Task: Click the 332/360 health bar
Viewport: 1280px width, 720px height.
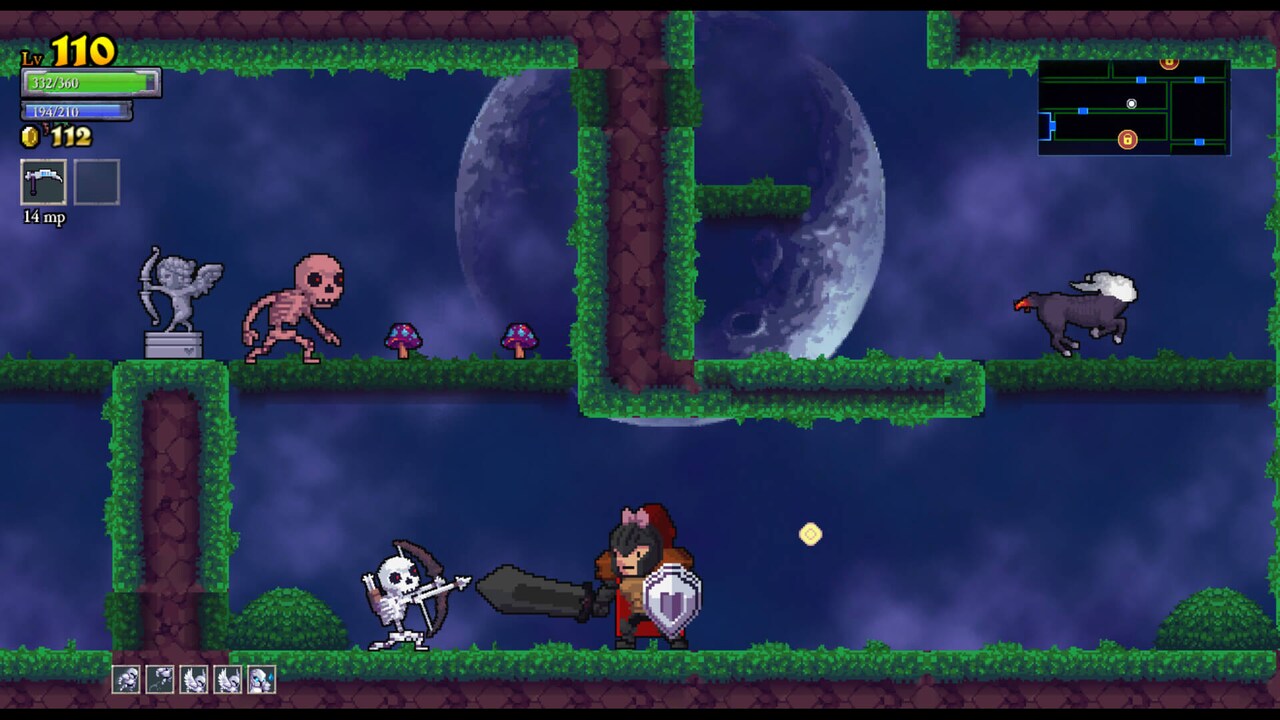Action: click(85, 83)
